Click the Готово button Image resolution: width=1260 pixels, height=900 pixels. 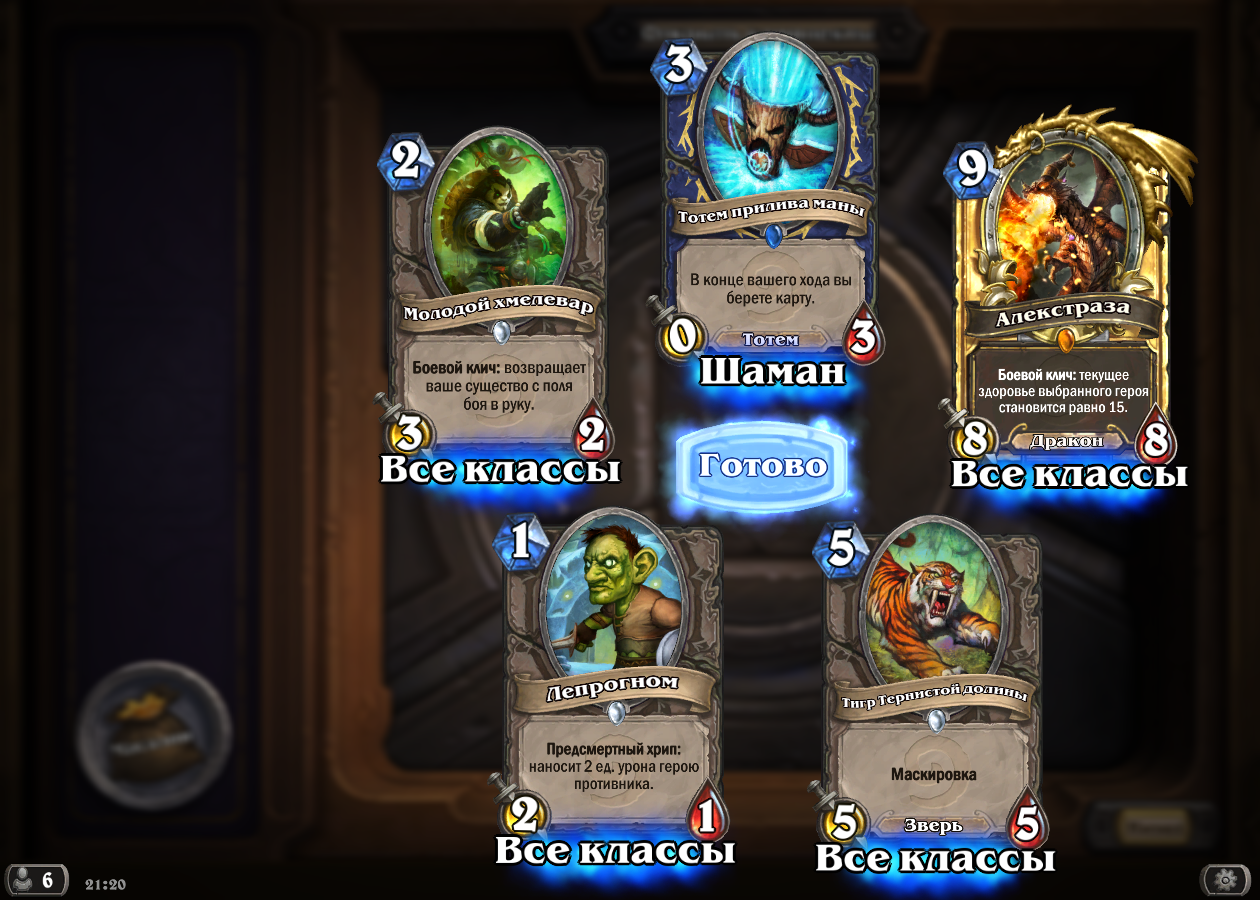762,466
